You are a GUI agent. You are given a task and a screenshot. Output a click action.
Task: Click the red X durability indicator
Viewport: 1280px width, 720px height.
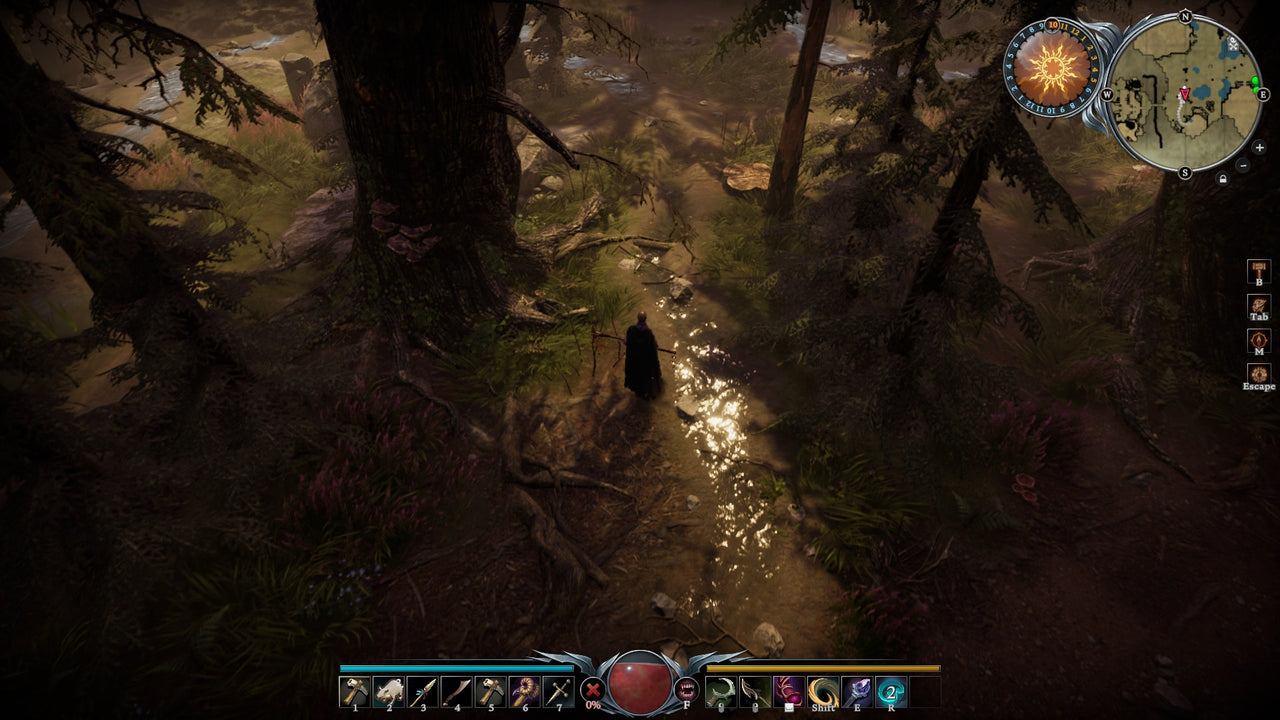[x=592, y=688]
